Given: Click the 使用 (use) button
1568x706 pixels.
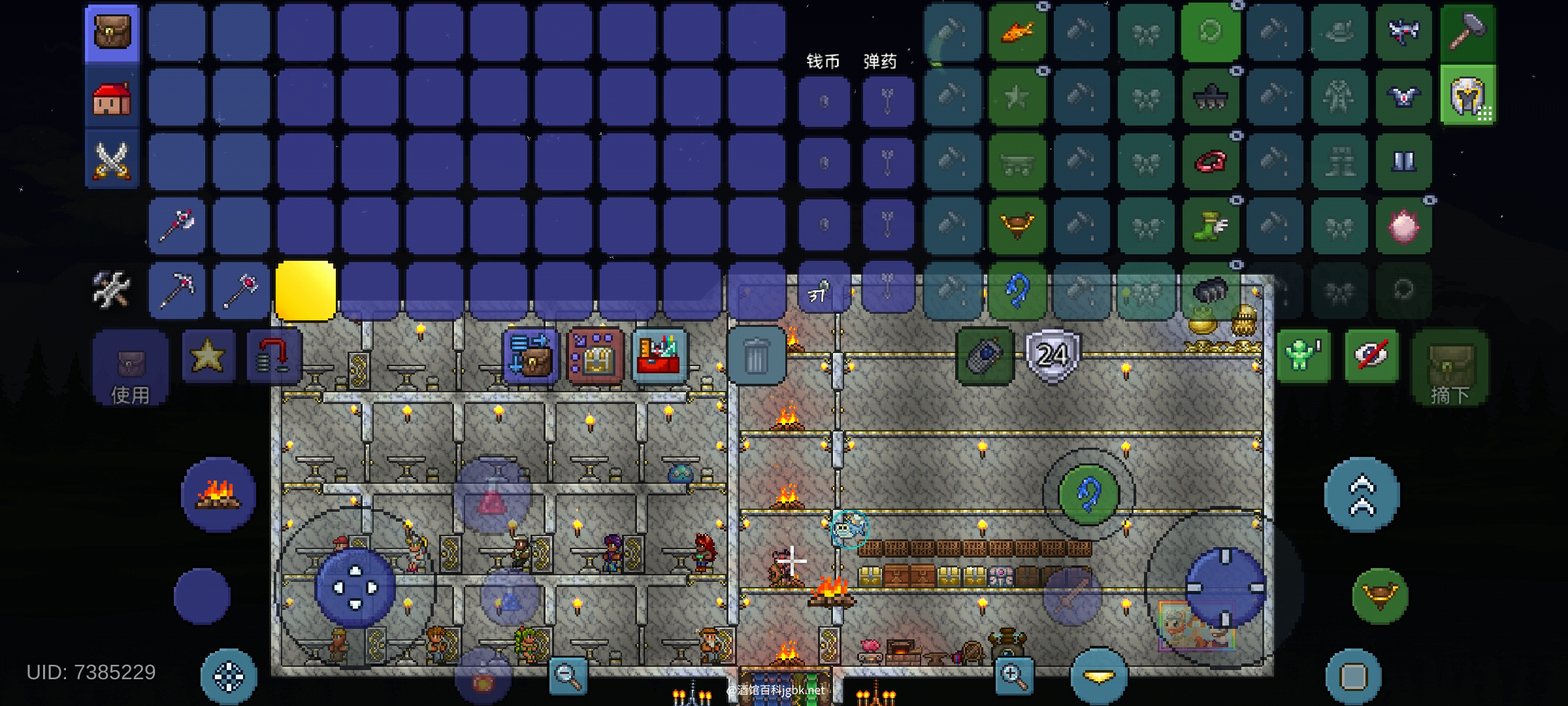Looking at the screenshot, I should point(130,367).
